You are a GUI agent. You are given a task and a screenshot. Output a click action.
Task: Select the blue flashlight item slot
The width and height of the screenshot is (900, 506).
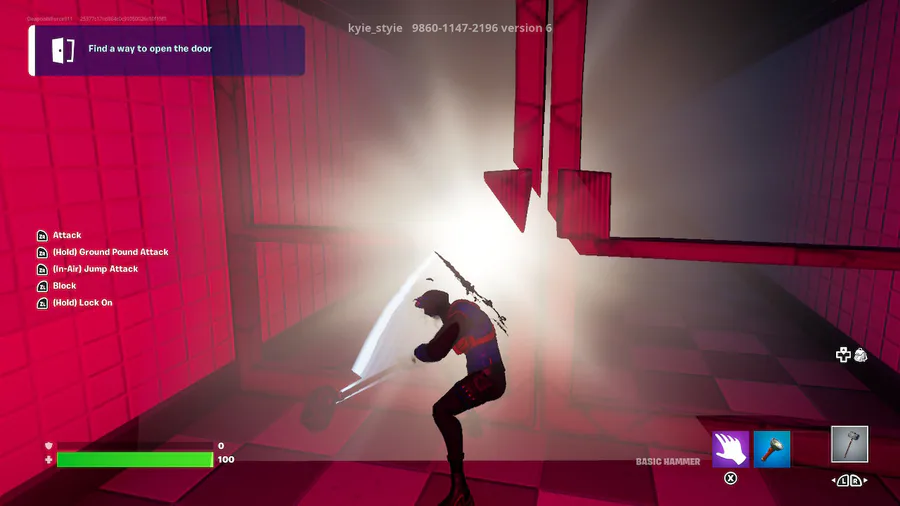772,449
